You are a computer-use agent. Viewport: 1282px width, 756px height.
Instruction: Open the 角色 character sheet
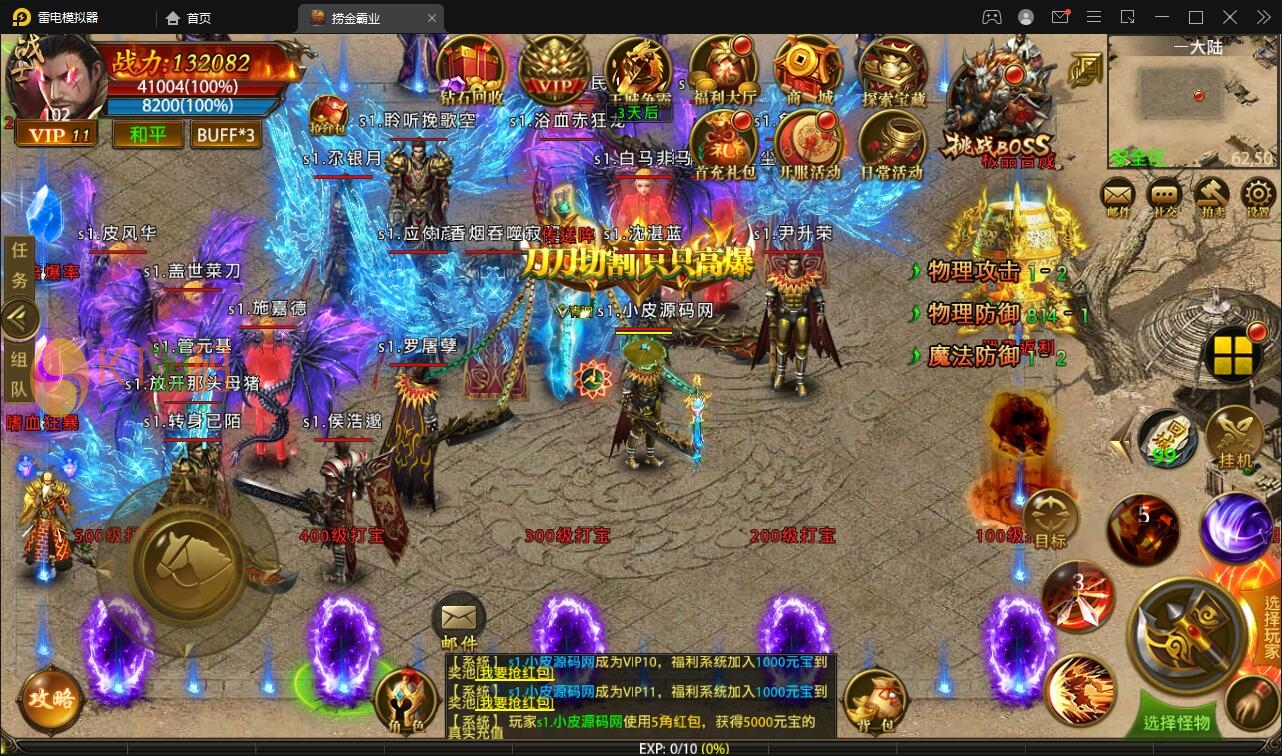tap(404, 700)
